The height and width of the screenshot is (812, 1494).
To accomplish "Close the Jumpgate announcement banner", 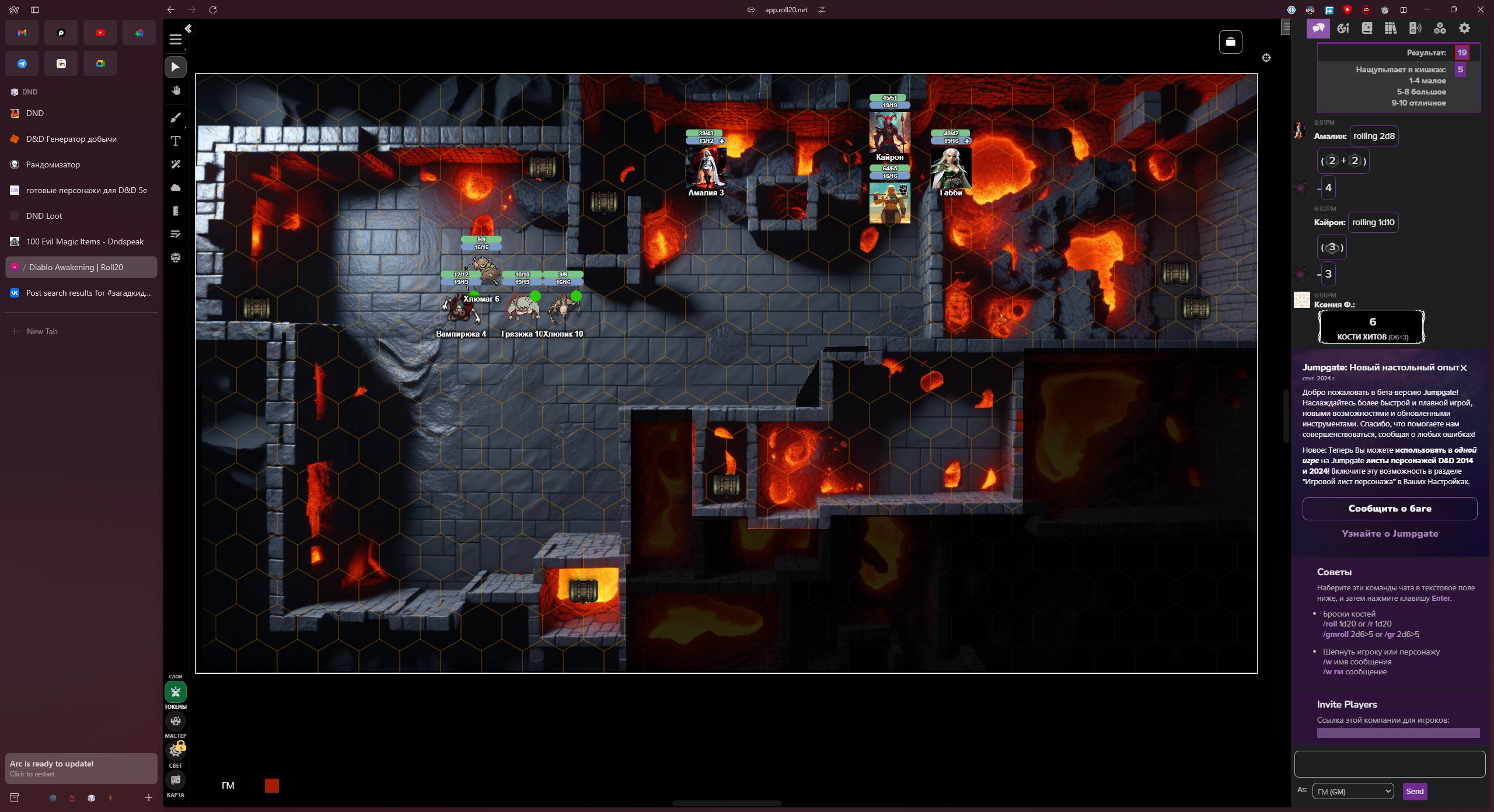I will click(x=1463, y=368).
